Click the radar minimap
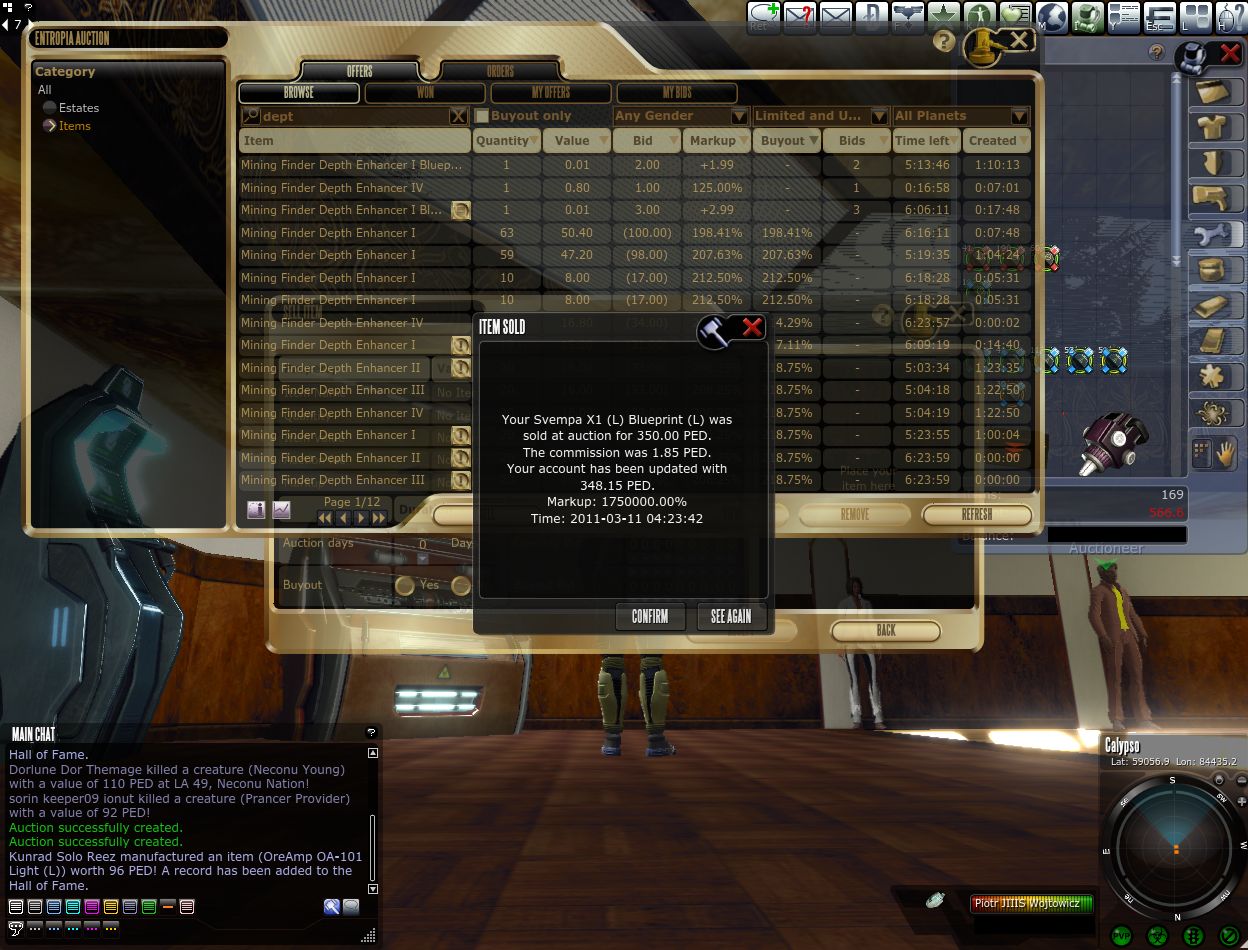The height and width of the screenshot is (950, 1248). tap(1176, 848)
